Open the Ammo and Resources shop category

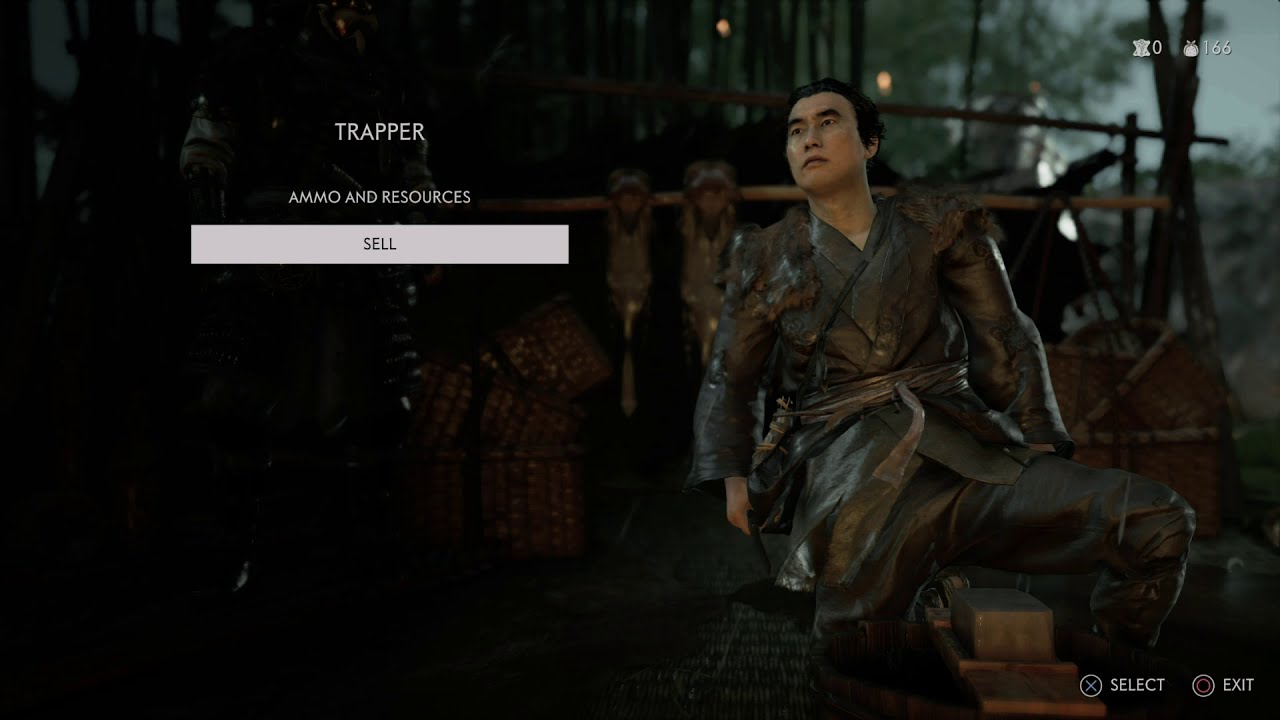[379, 197]
